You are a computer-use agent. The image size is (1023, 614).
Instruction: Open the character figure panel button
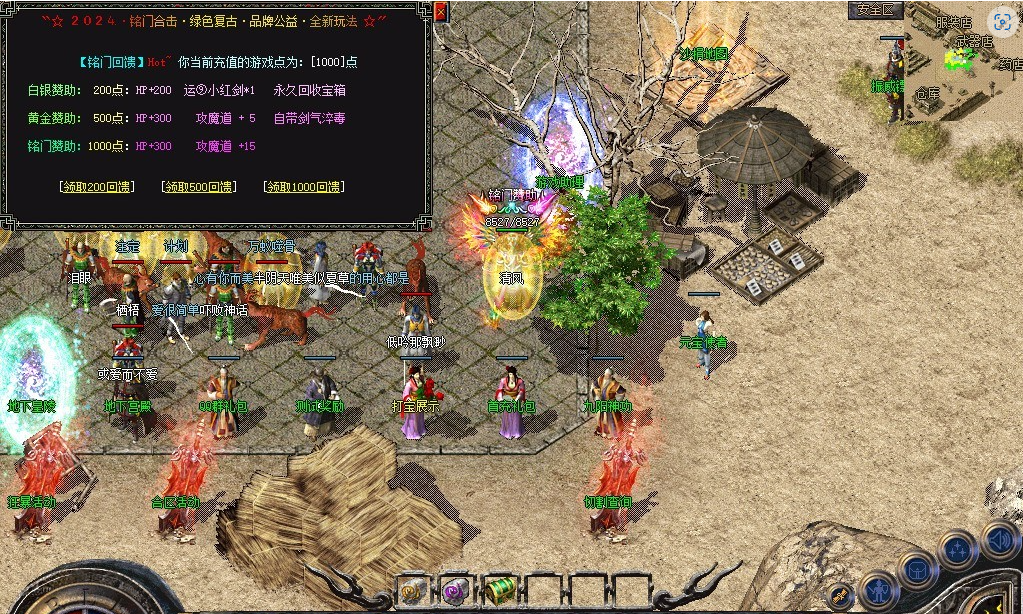tap(878, 590)
